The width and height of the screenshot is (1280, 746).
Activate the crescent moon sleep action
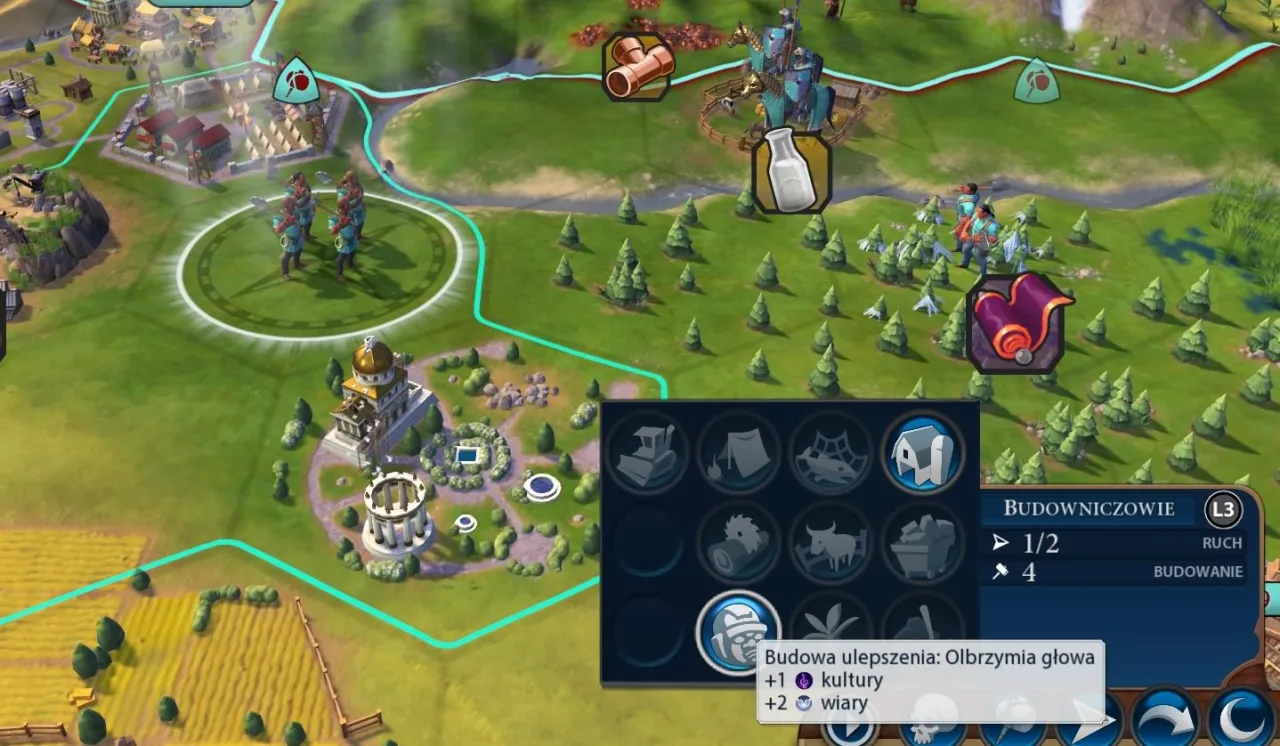1242,719
